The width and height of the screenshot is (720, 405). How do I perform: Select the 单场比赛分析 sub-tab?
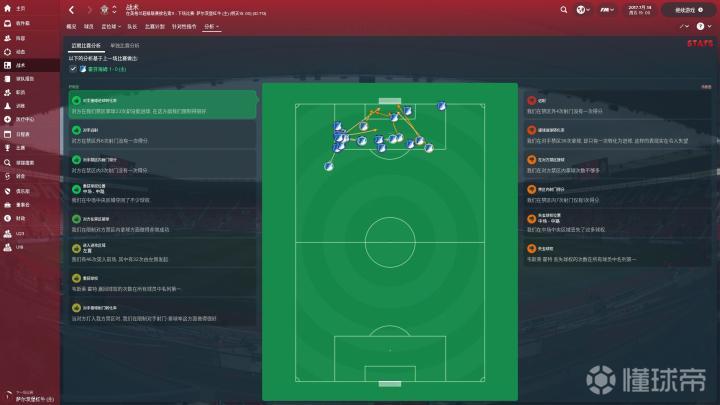coord(125,46)
